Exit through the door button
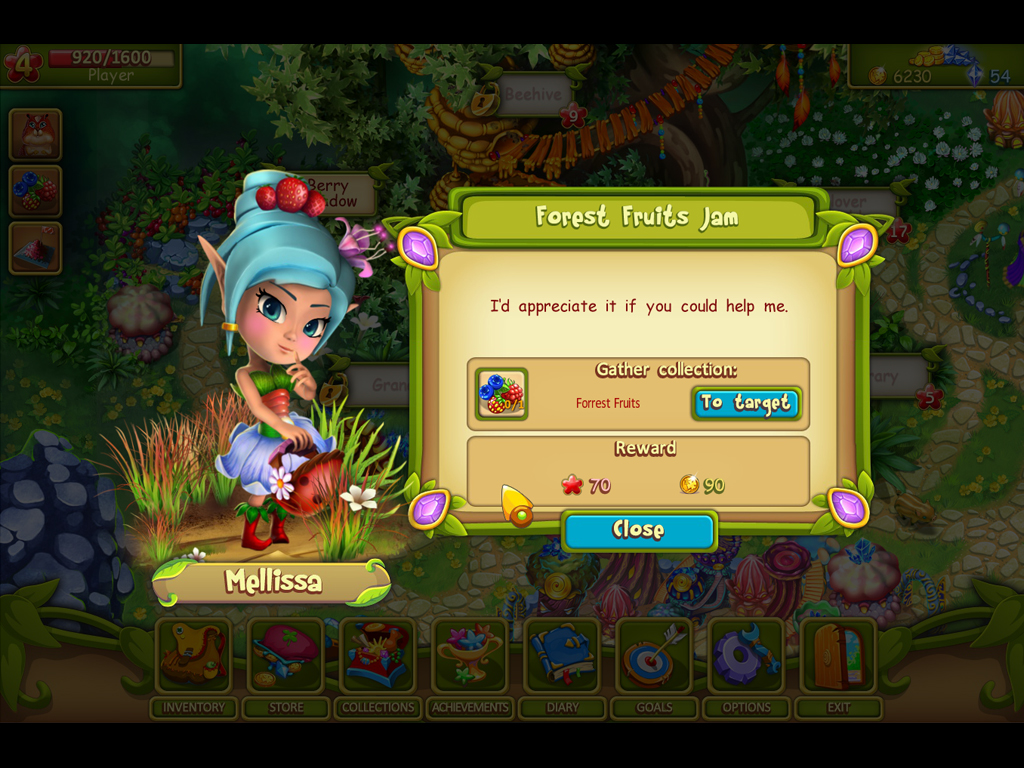Screen dimensions: 1024x768 click(x=838, y=656)
